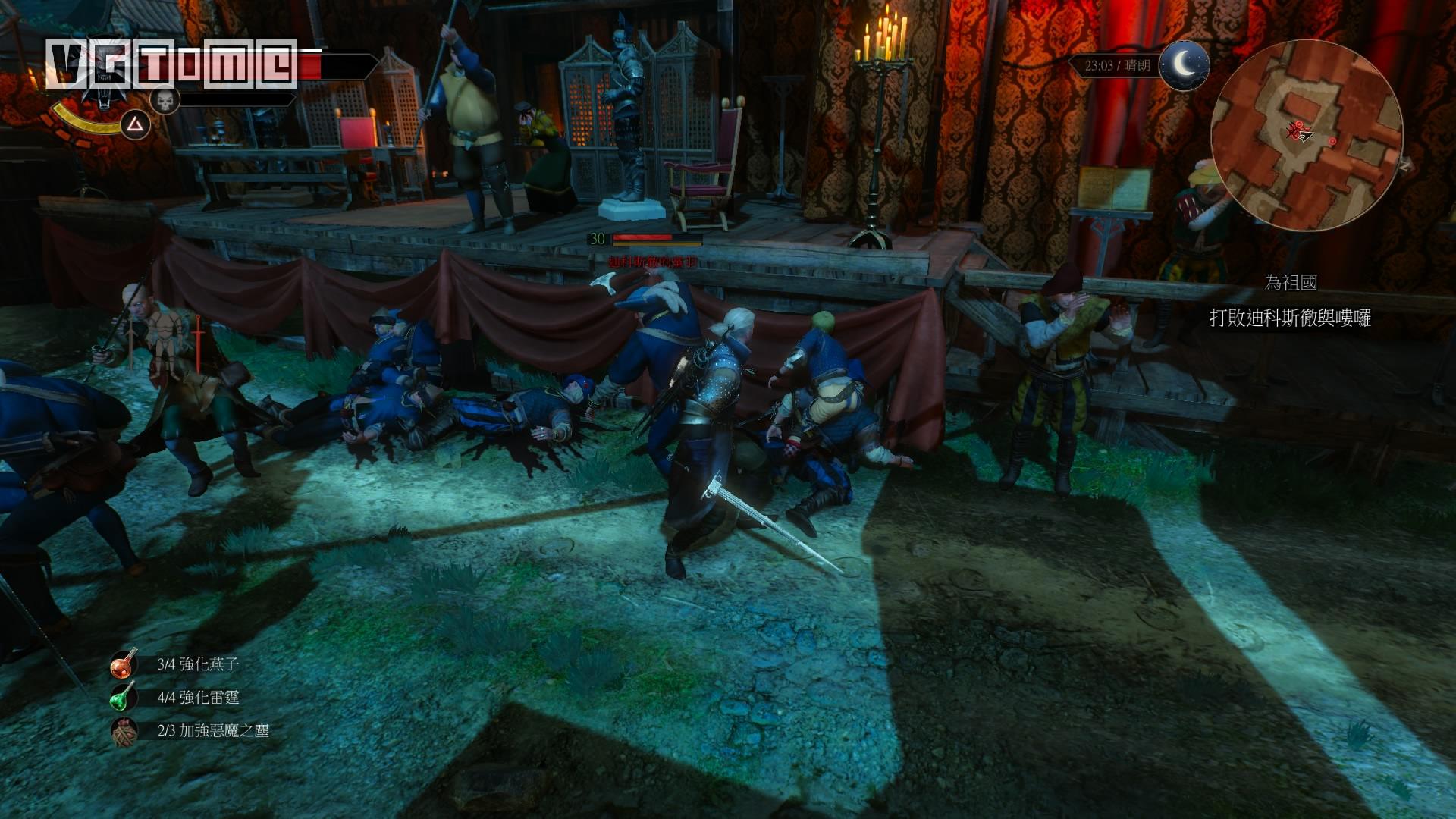Select the 強化雷霆 green potion buff icon

124,698
